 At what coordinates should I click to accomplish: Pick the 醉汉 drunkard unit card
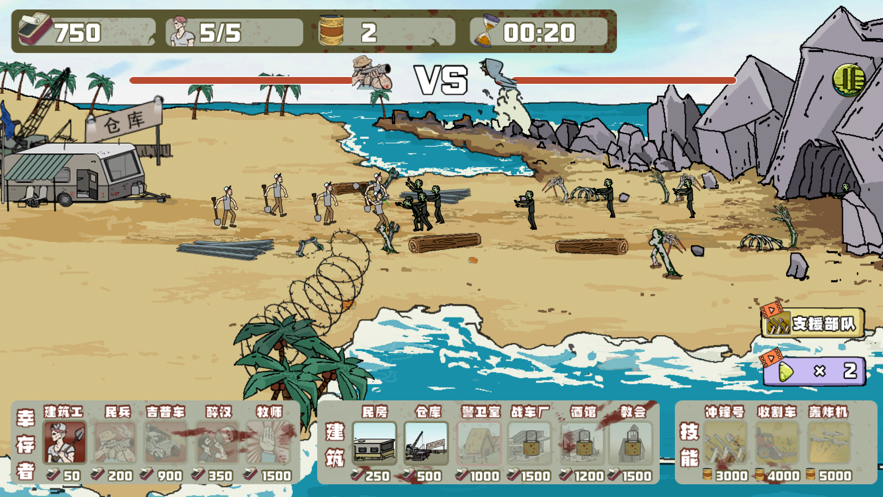(x=218, y=443)
